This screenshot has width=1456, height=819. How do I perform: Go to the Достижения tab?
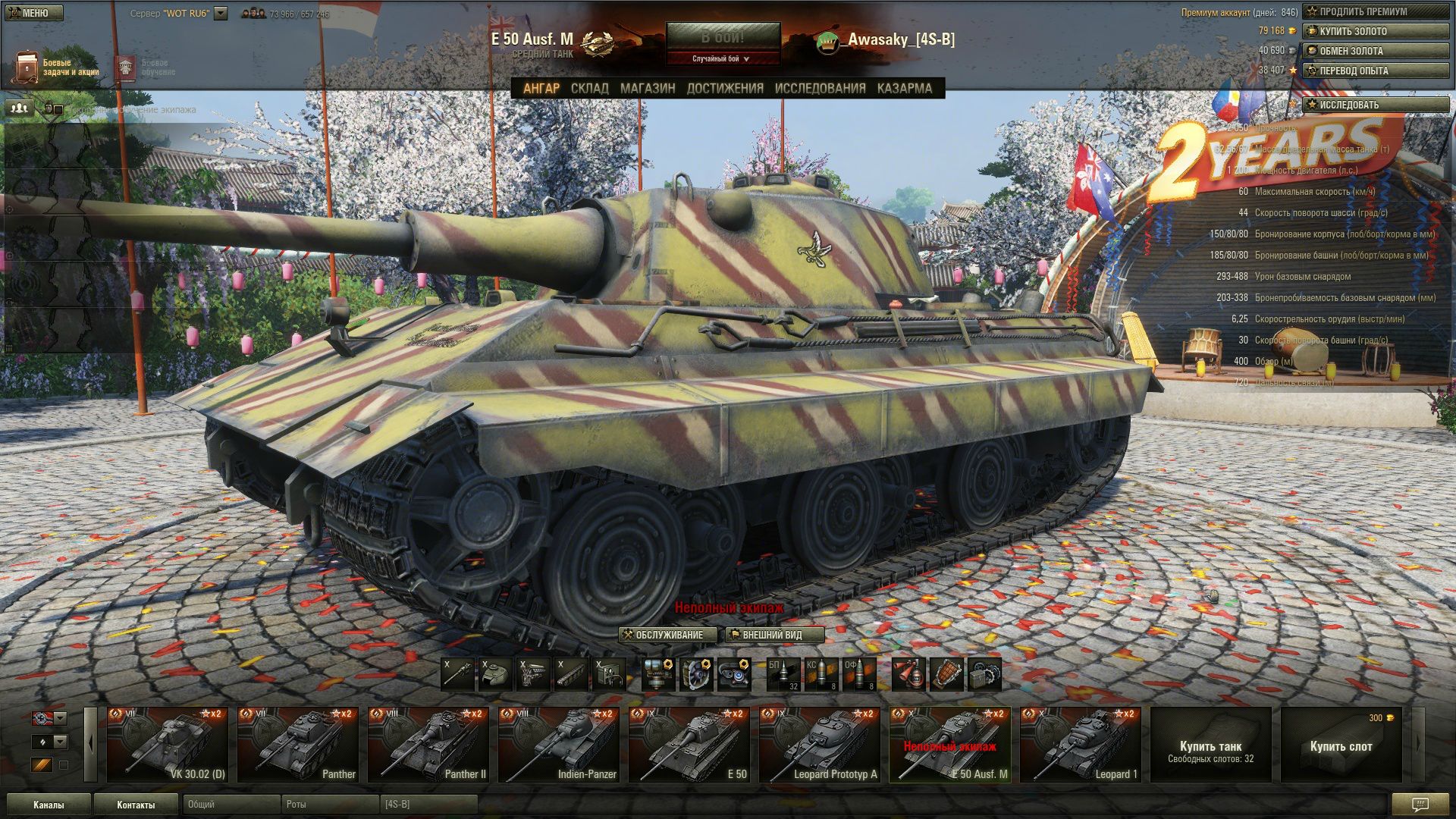[x=725, y=88]
